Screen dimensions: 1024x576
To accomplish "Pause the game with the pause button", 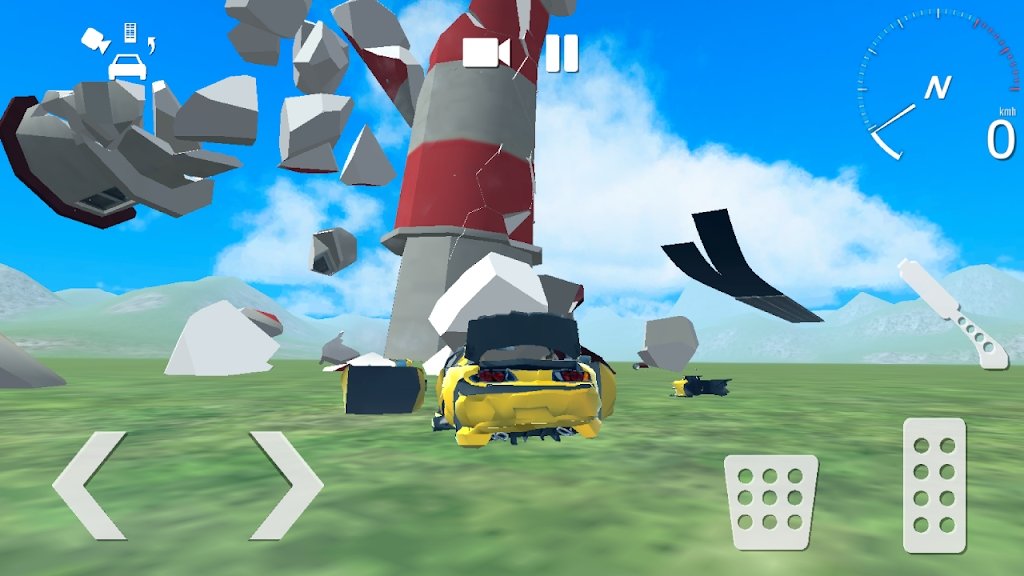I will (561, 53).
